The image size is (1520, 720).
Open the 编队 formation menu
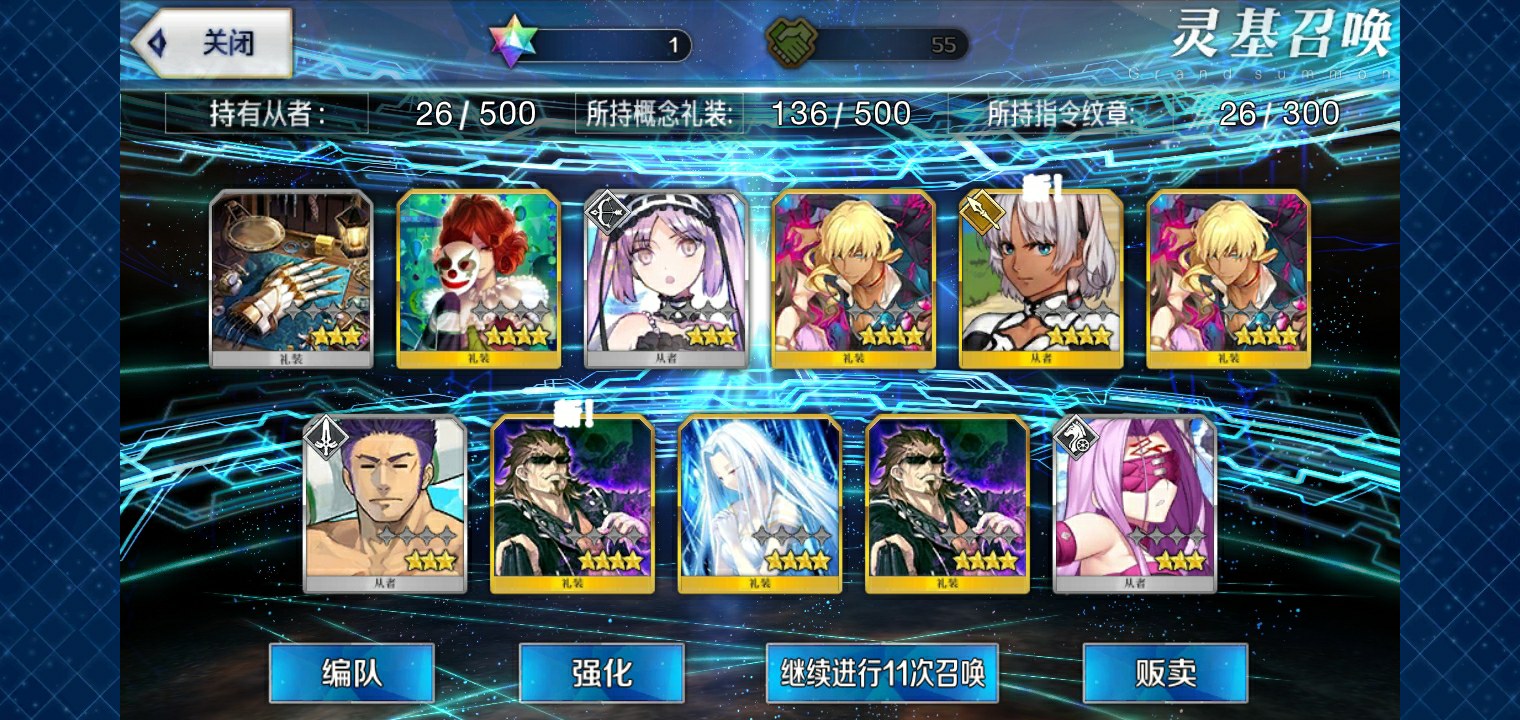click(351, 672)
